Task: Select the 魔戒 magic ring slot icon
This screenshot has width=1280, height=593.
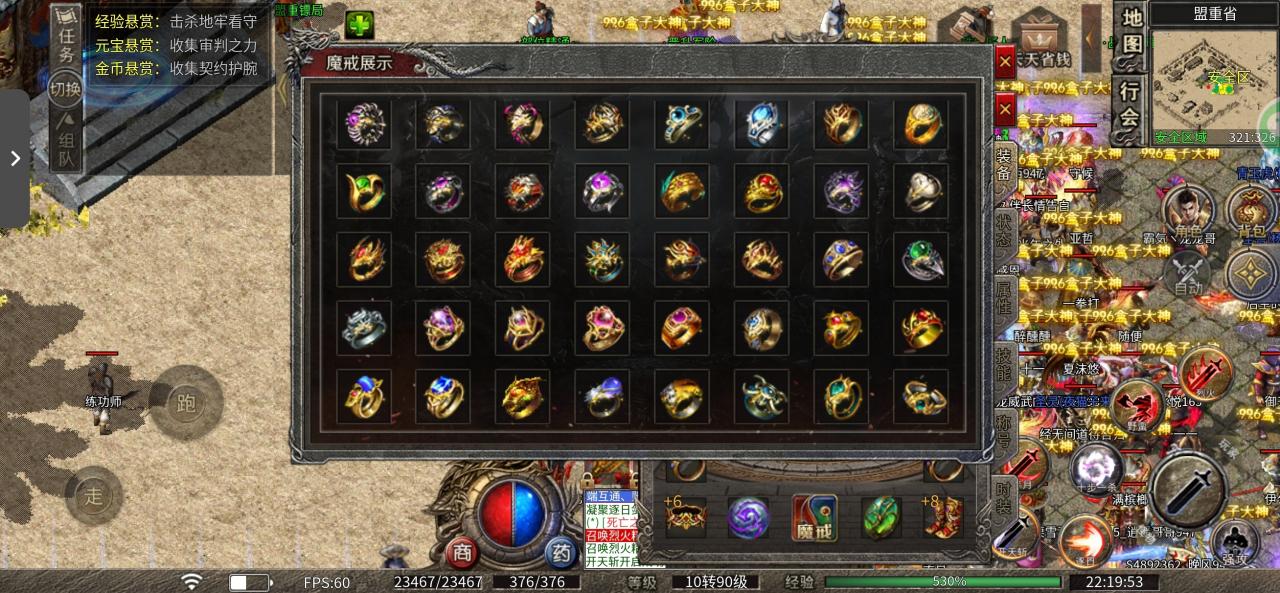Action: point(814,518)
